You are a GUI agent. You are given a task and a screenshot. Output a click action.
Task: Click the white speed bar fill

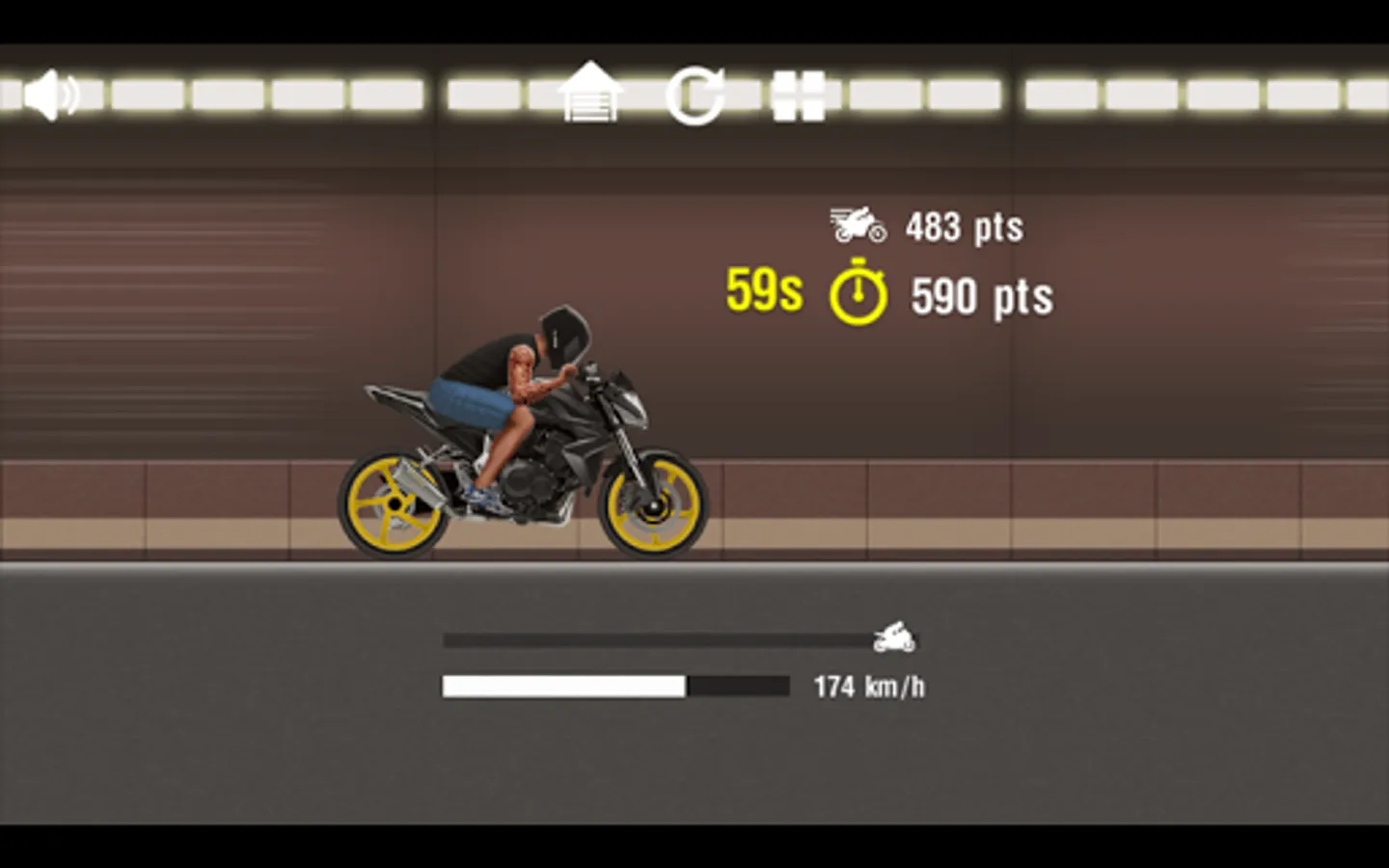[x=564, y=685]
